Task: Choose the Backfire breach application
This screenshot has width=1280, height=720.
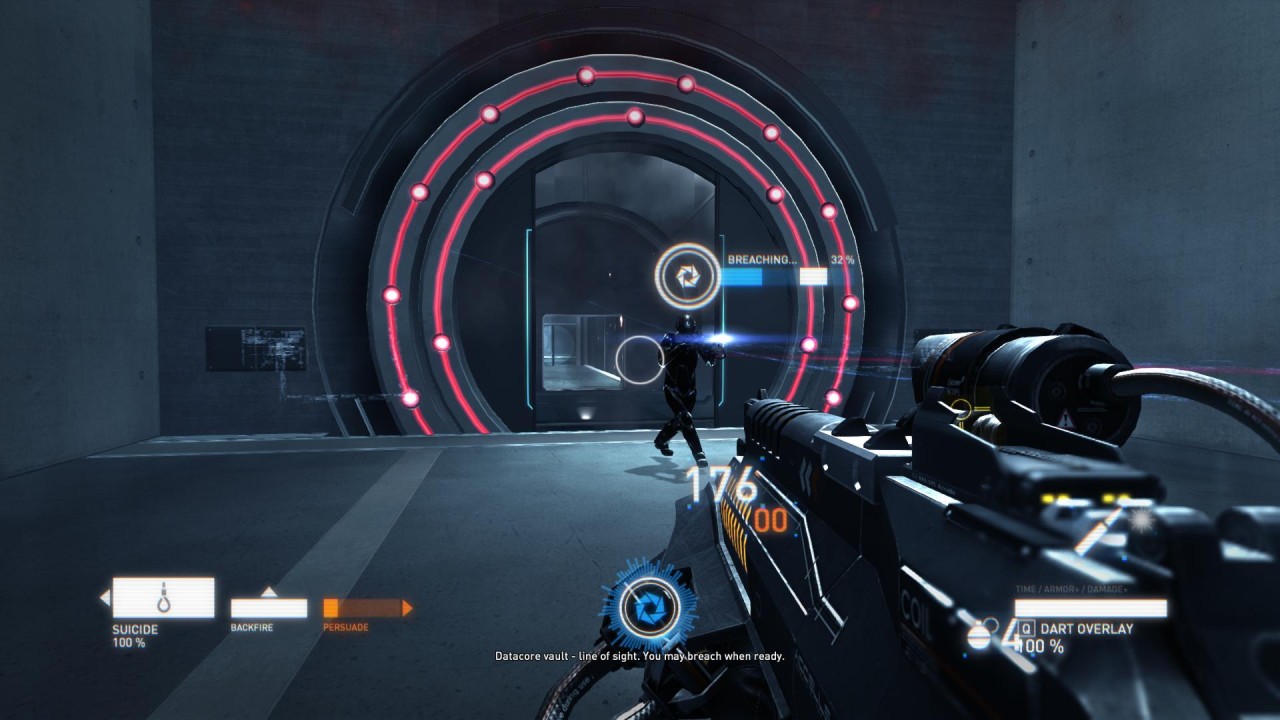Action: pyautogui.click(x=268, y=608)
